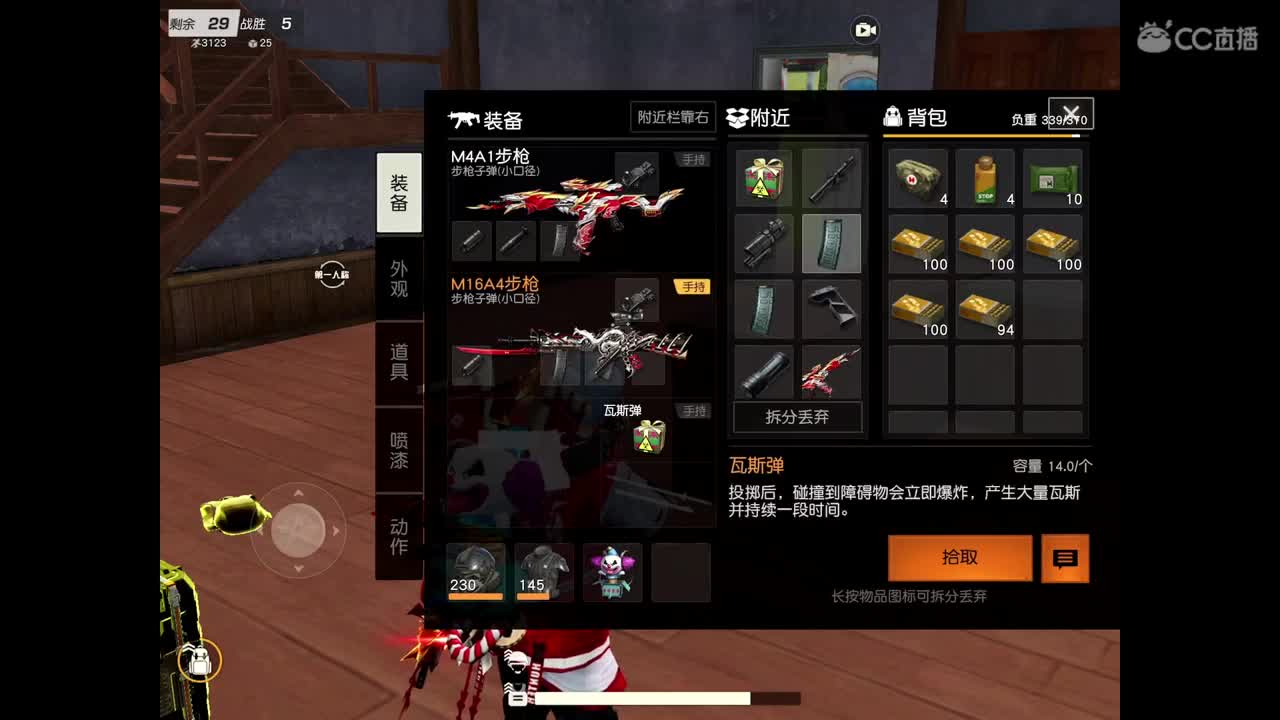1280x720 pixels.
Task: Click the stock attachment in Nearby panel
Action: click(831, 310)
